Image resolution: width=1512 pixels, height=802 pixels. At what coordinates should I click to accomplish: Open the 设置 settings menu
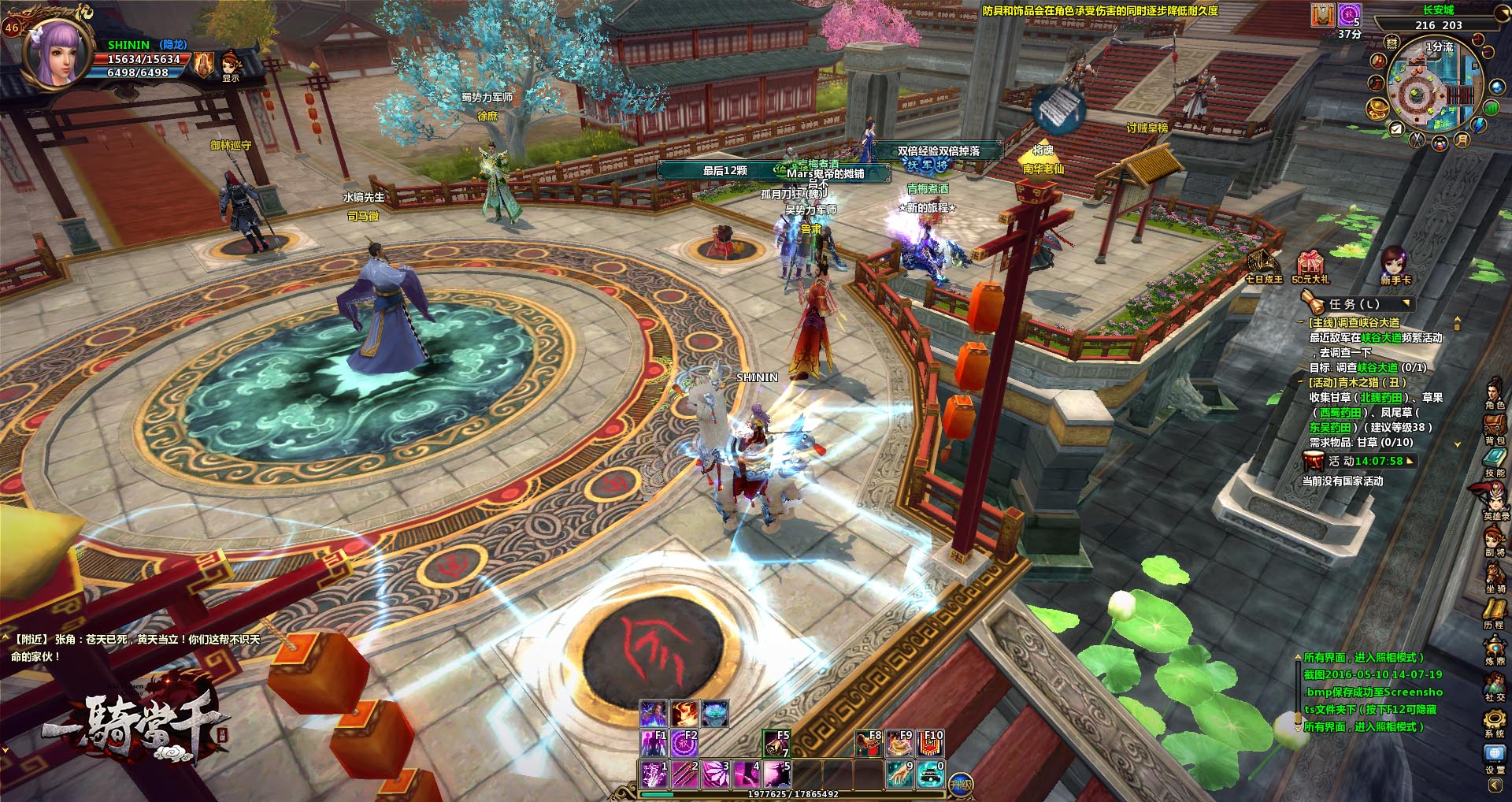click(1494, 756)
